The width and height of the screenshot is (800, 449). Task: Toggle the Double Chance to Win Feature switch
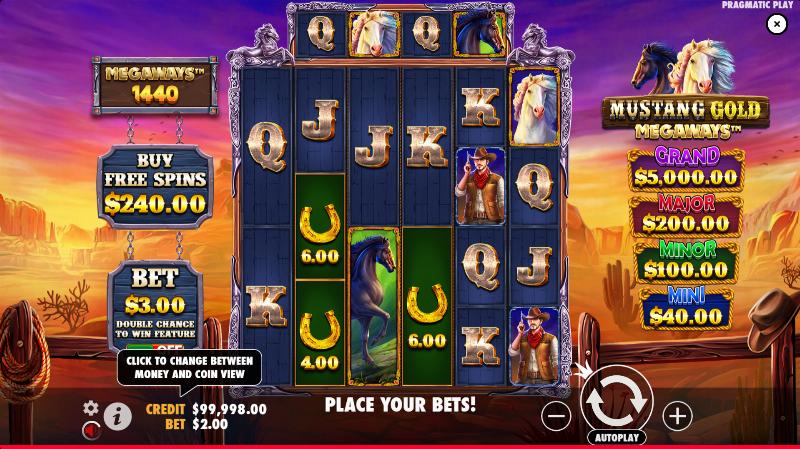[154, 346]
